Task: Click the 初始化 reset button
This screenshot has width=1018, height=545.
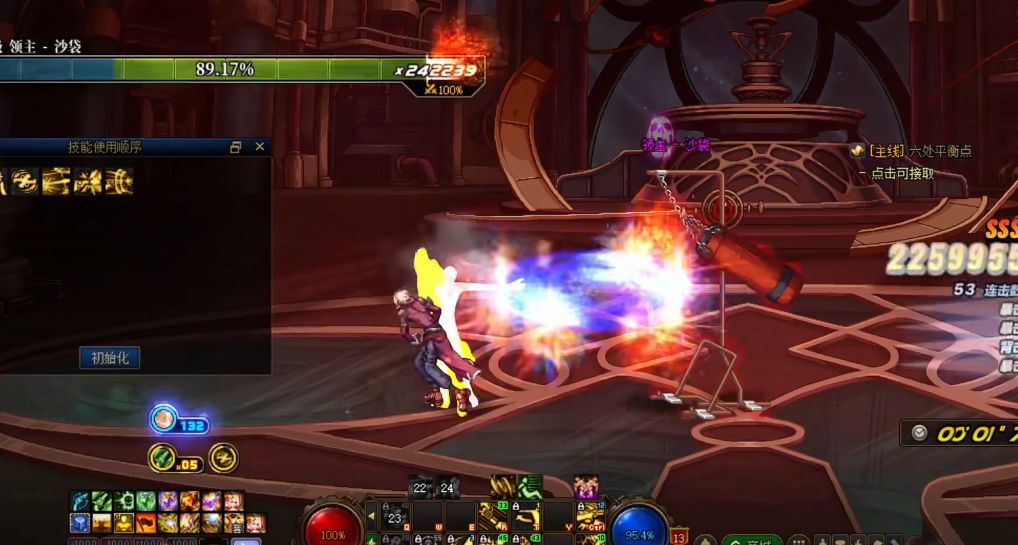Action: [x=110, y=358]
